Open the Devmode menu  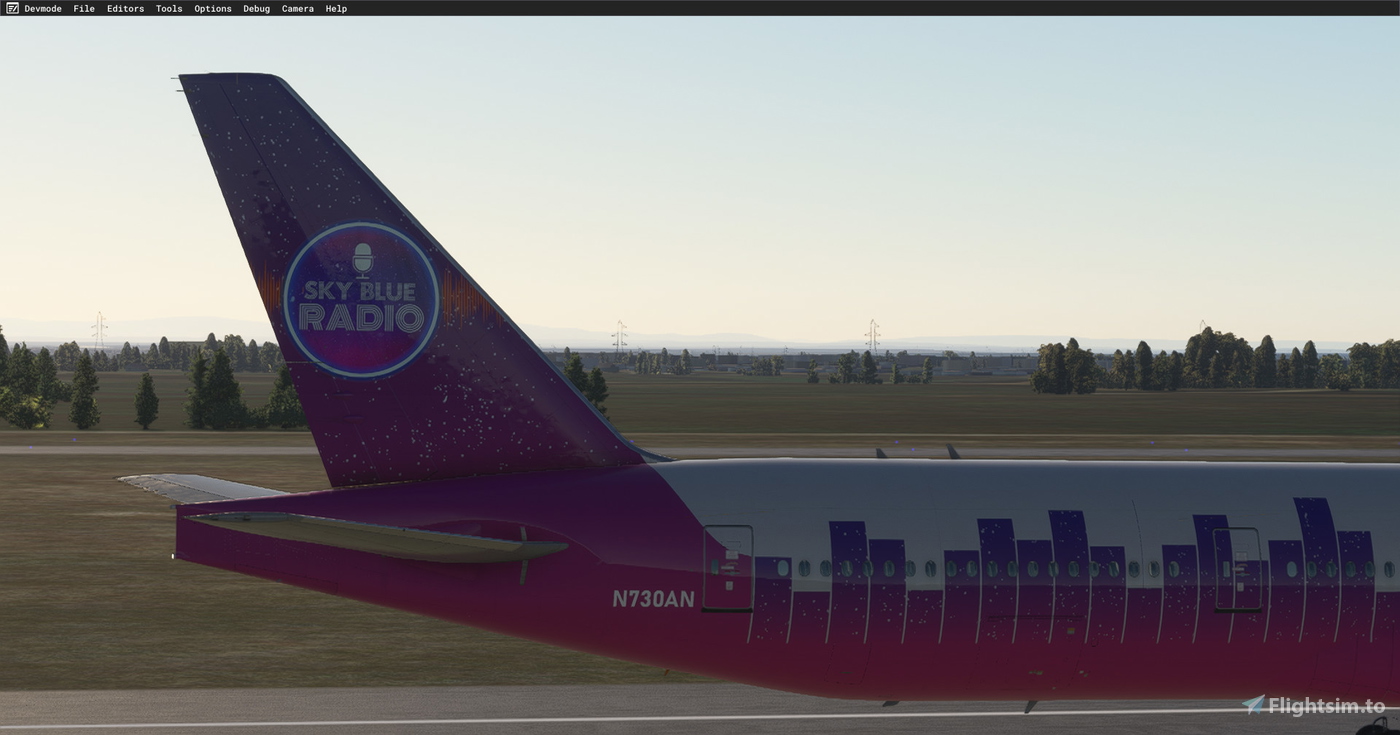(x=43, y=8)
